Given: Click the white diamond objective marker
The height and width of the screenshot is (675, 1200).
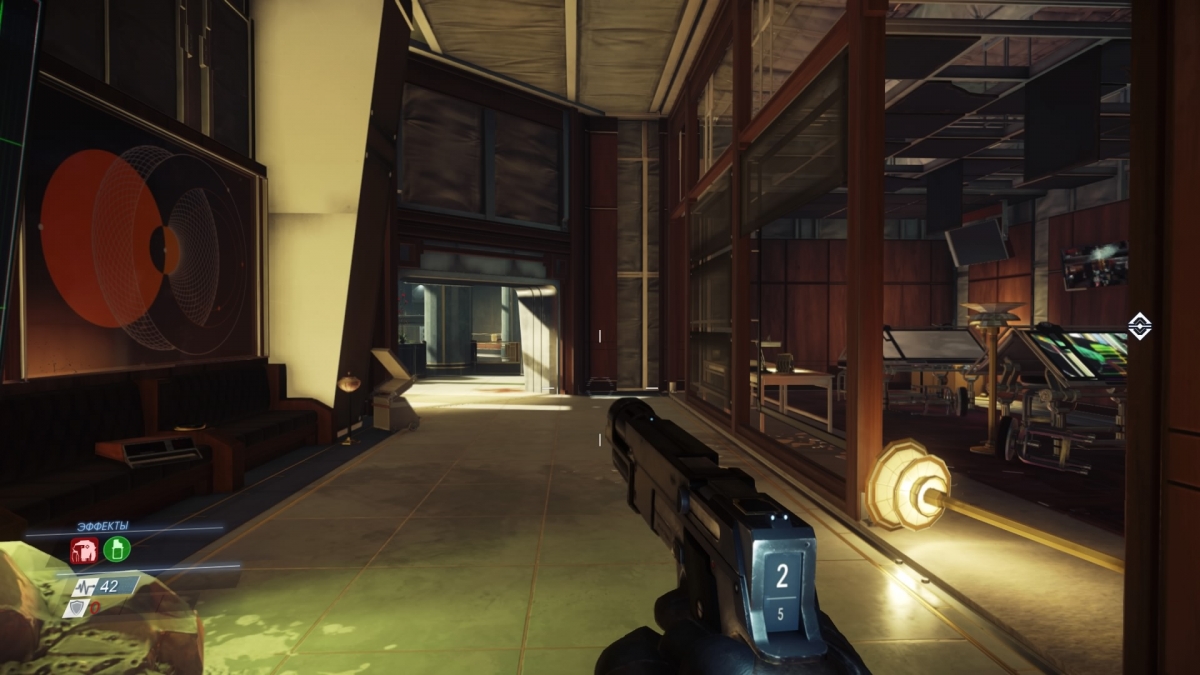Looking at the screenshot, I should point(1139,325).
